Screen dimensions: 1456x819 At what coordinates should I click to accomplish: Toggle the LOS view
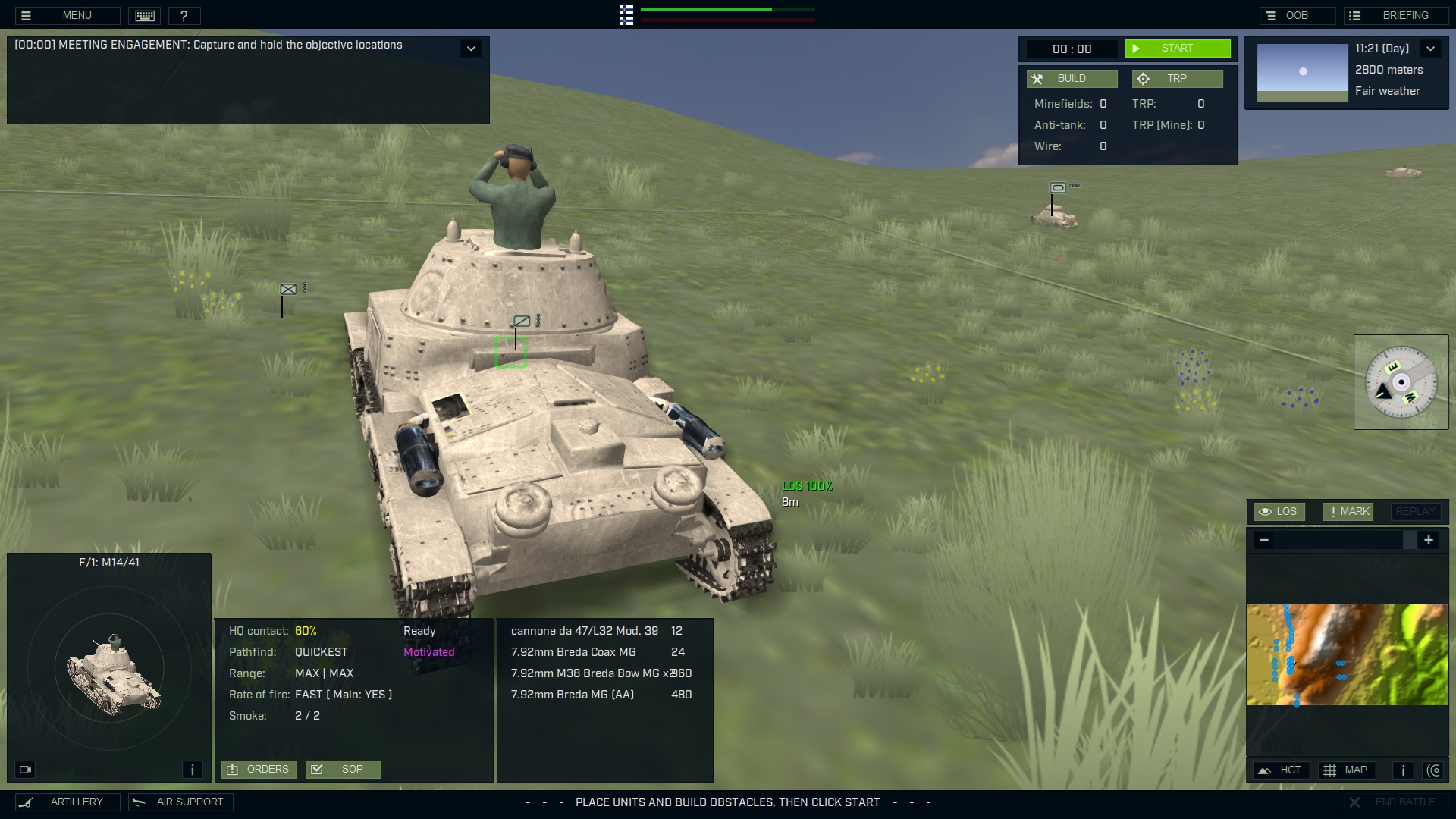(x=1279, y=512)
